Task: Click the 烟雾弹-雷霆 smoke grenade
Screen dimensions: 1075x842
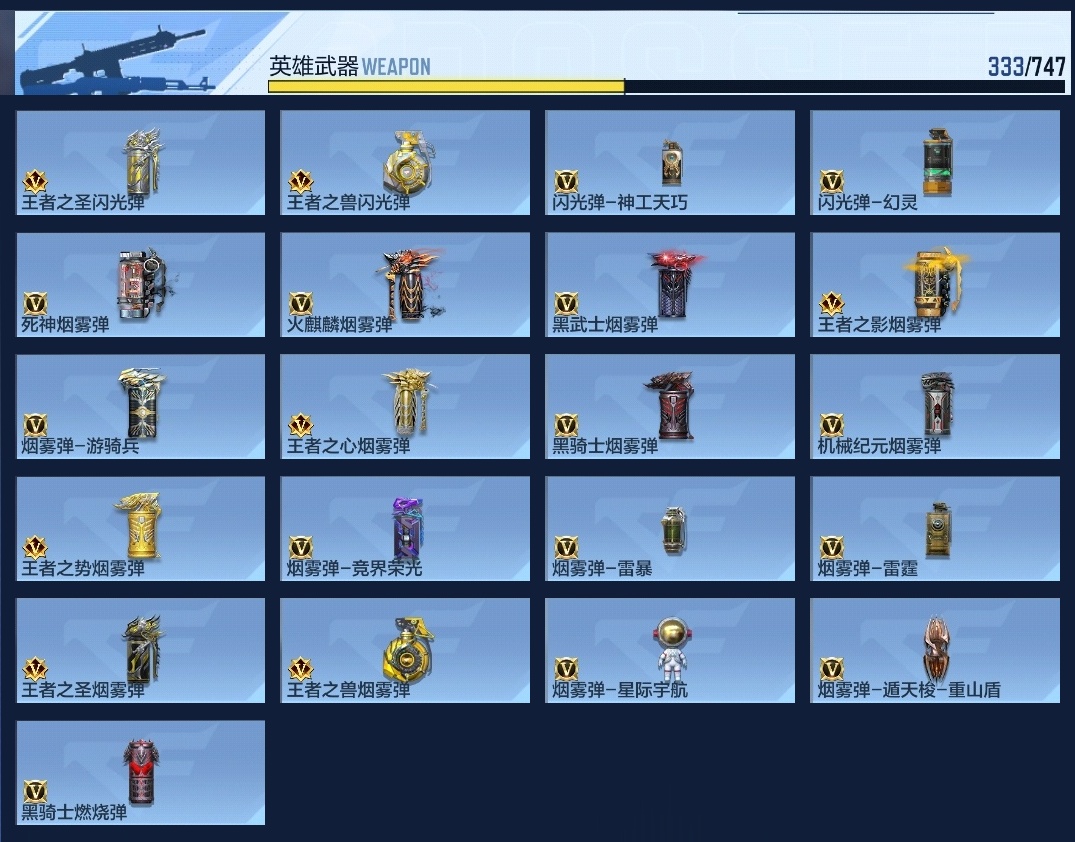Action: tap(935, 528)
